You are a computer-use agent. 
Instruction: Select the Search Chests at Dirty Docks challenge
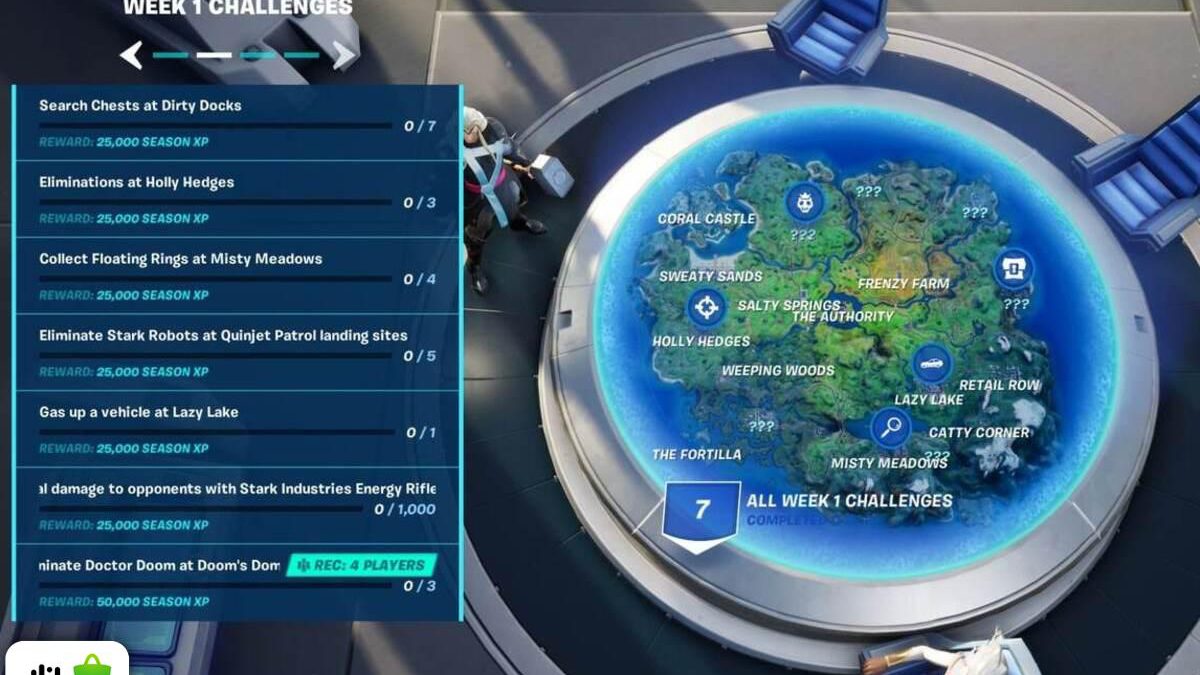[237, 122]
